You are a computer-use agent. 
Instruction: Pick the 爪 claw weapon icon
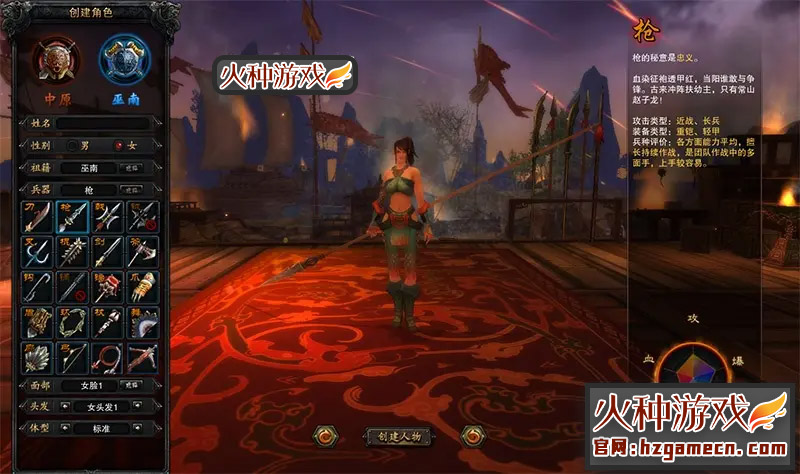point(143,285)
